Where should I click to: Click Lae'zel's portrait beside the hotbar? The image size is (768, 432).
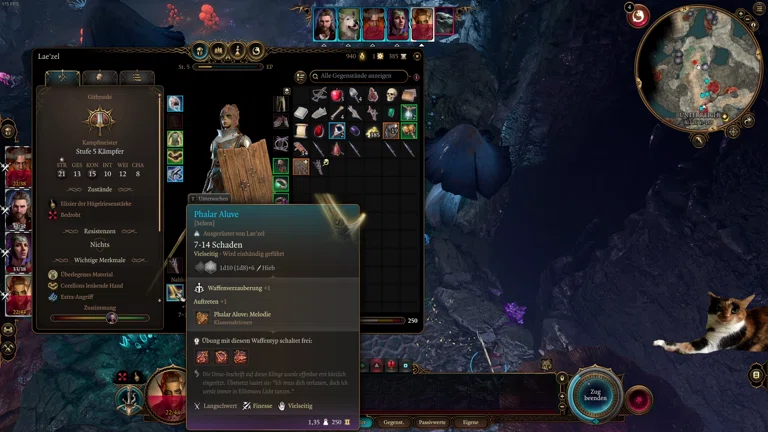[166, 391]
